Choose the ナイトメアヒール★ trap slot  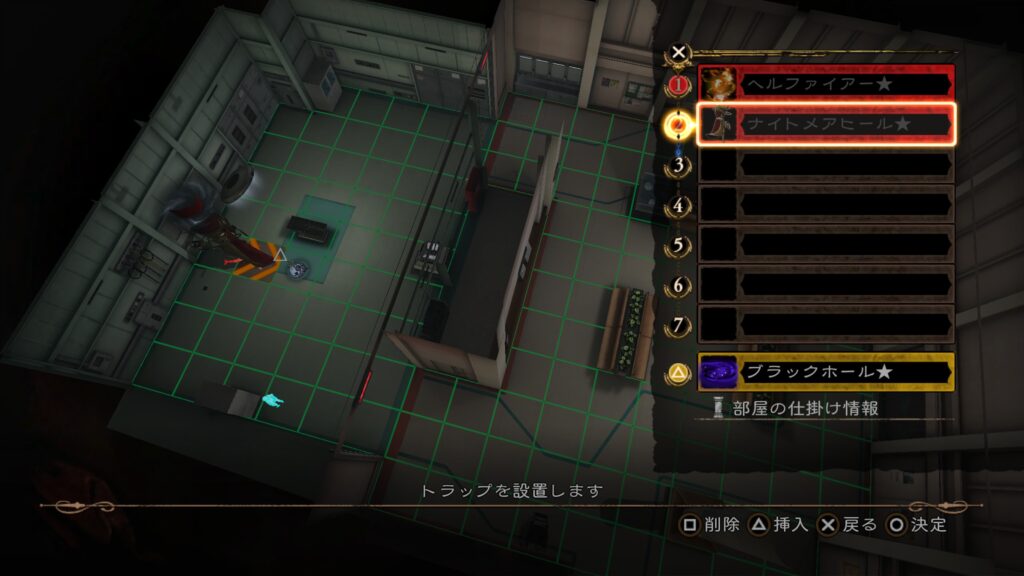[825, 124]
